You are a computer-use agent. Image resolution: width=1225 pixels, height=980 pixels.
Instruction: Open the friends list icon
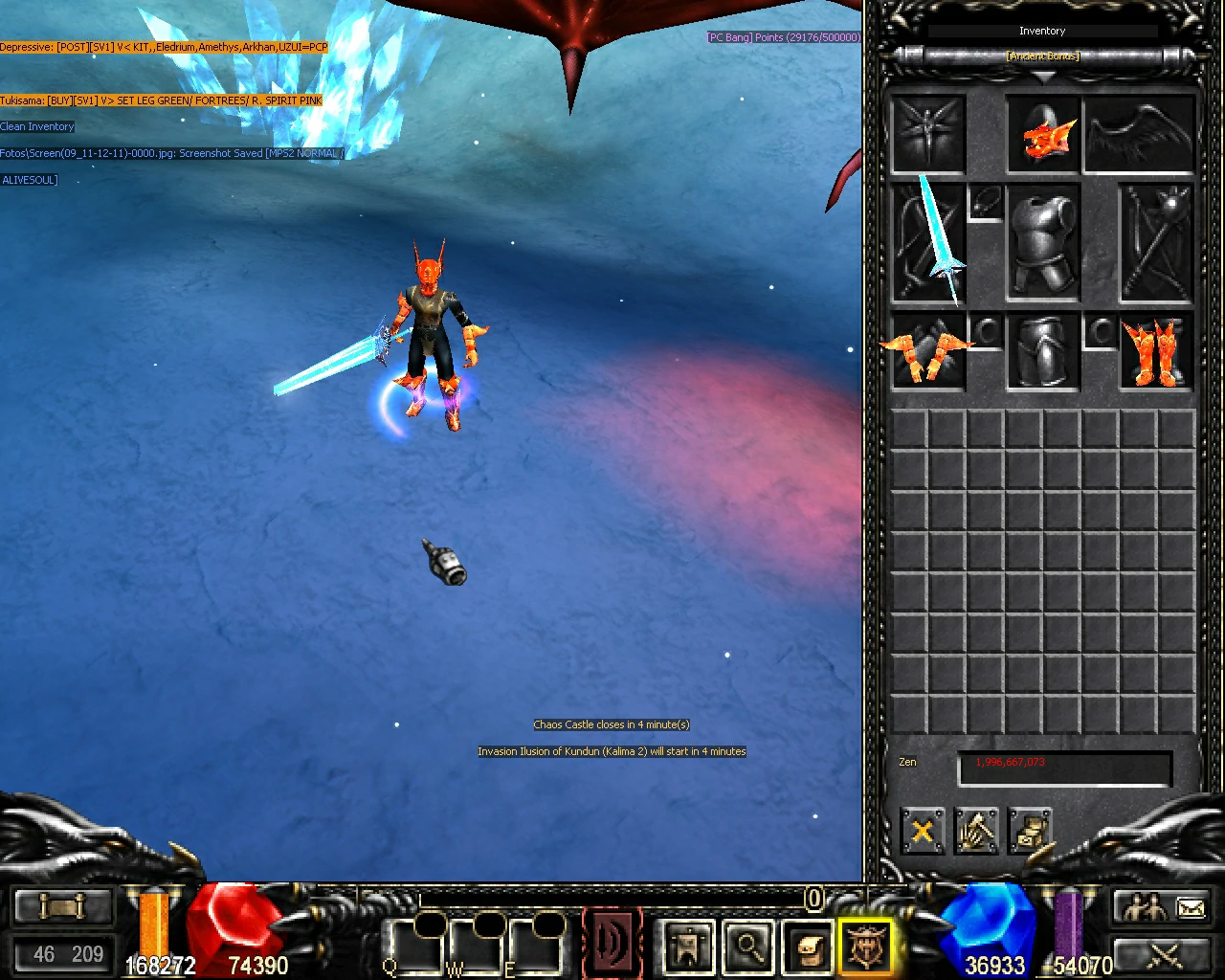coord(1146,904)
